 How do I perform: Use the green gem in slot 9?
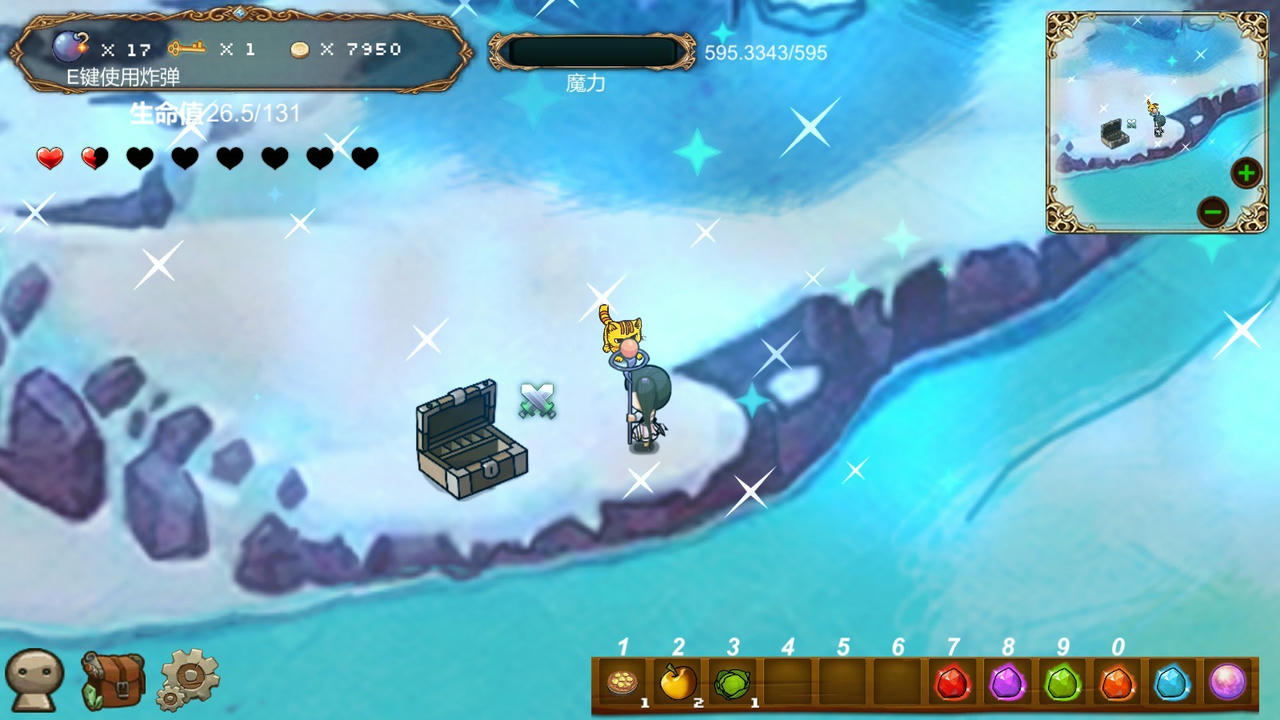pyautogui.click(x=1062, y=684)
